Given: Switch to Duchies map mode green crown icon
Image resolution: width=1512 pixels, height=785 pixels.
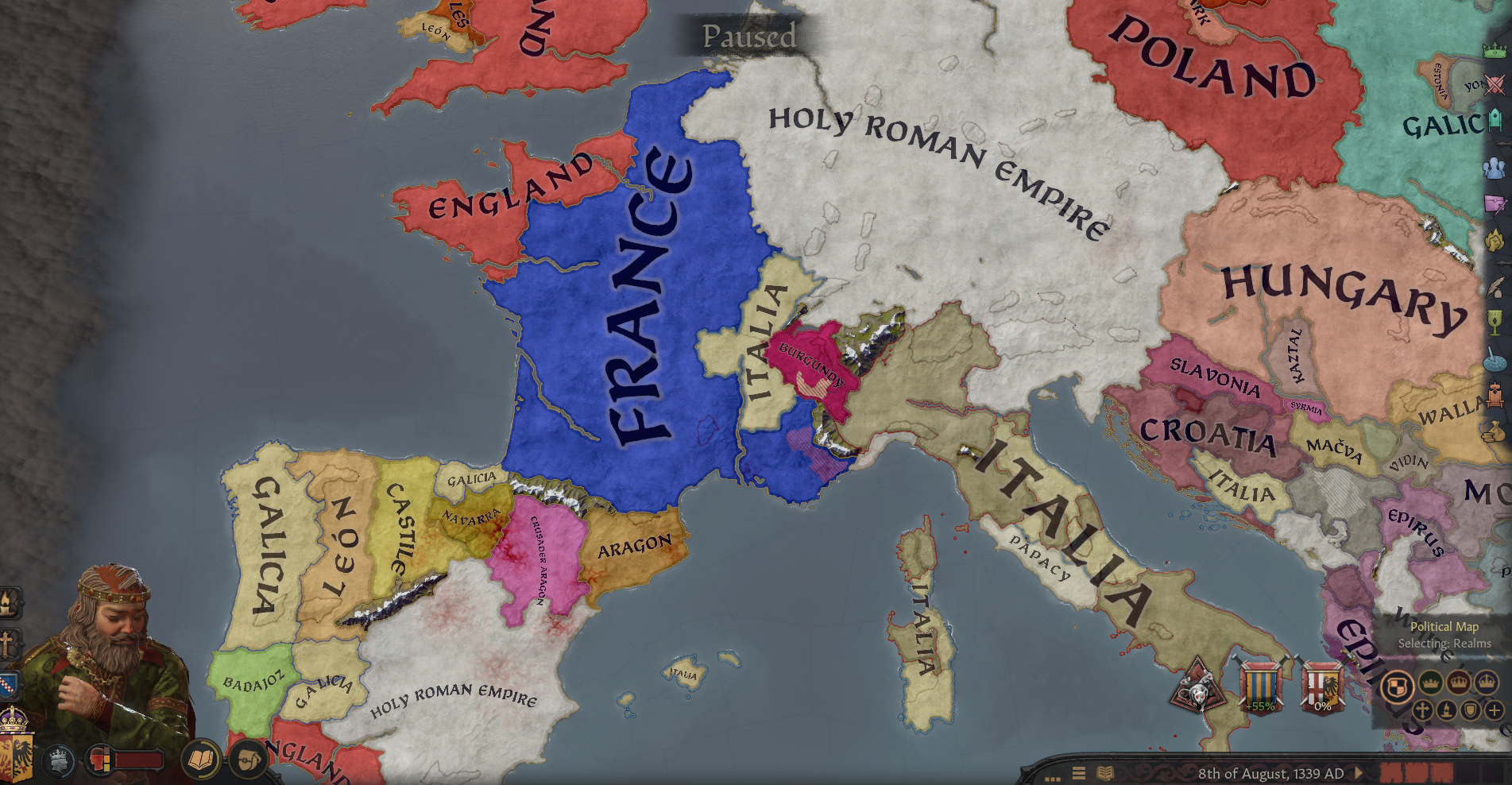Looking at the screenshot, I should [x=1430, y=682].
